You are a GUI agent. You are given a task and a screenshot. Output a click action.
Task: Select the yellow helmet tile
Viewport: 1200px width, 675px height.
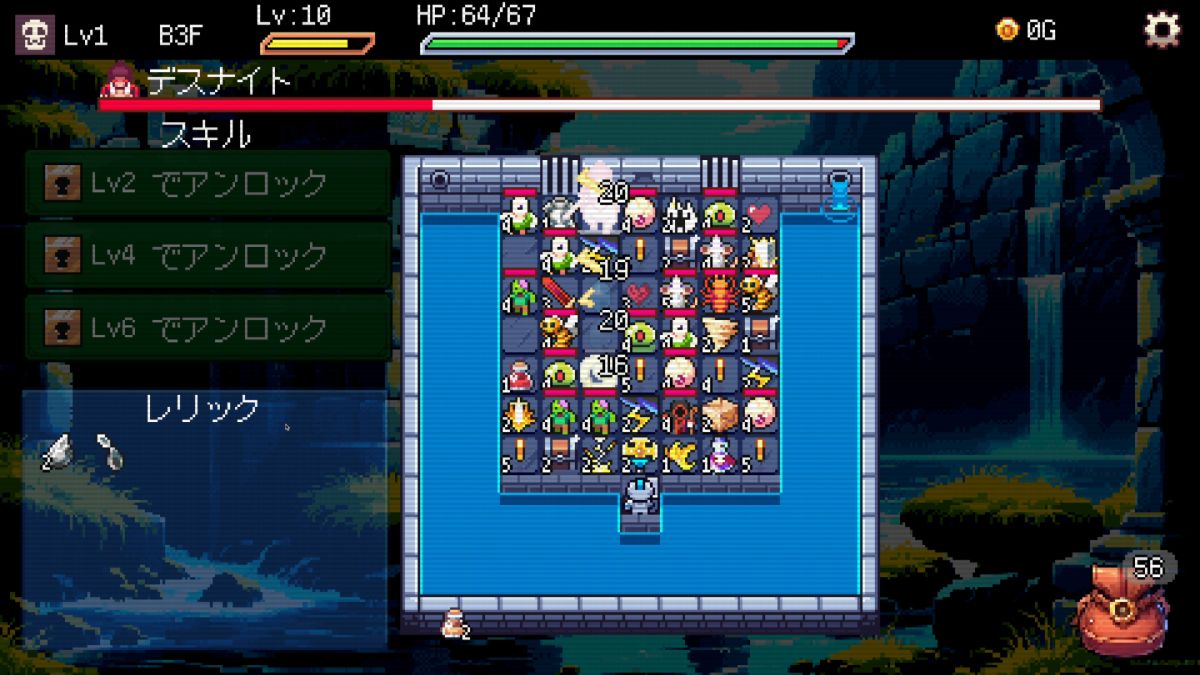pos(639,453)
